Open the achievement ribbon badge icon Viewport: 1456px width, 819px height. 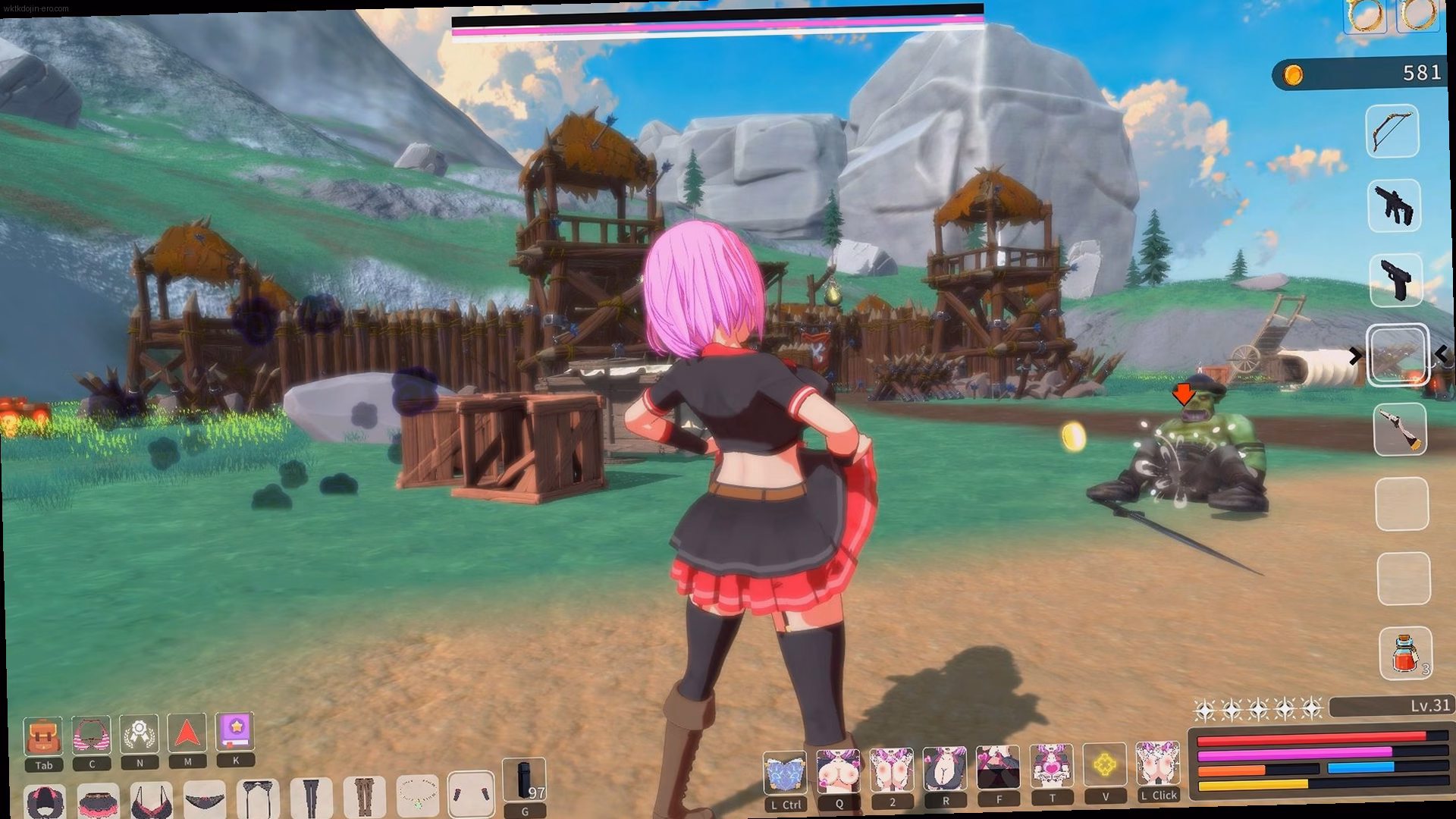[140, 734]
